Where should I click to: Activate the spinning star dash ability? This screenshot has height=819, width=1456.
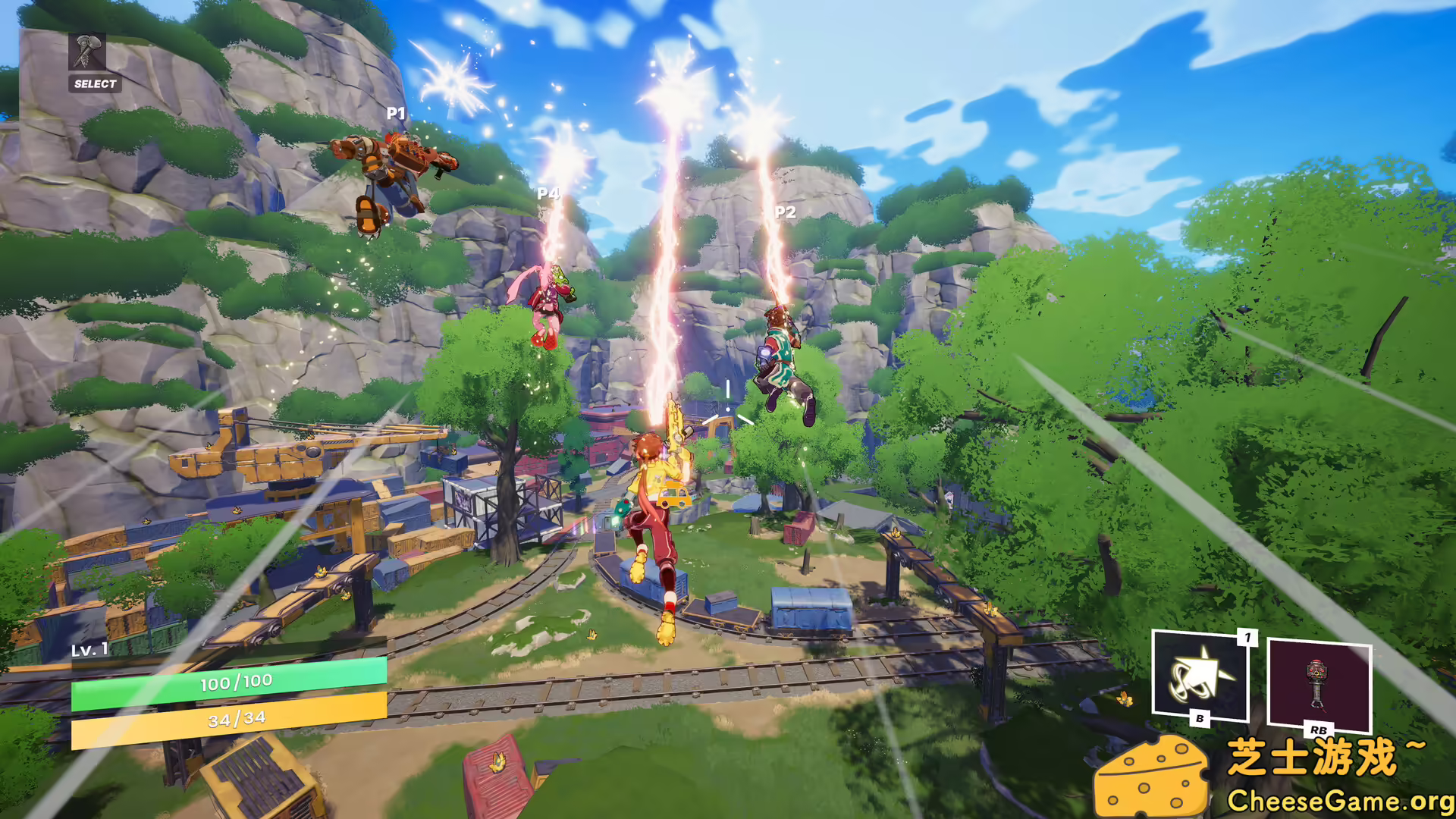click(x=1200, y=674)
